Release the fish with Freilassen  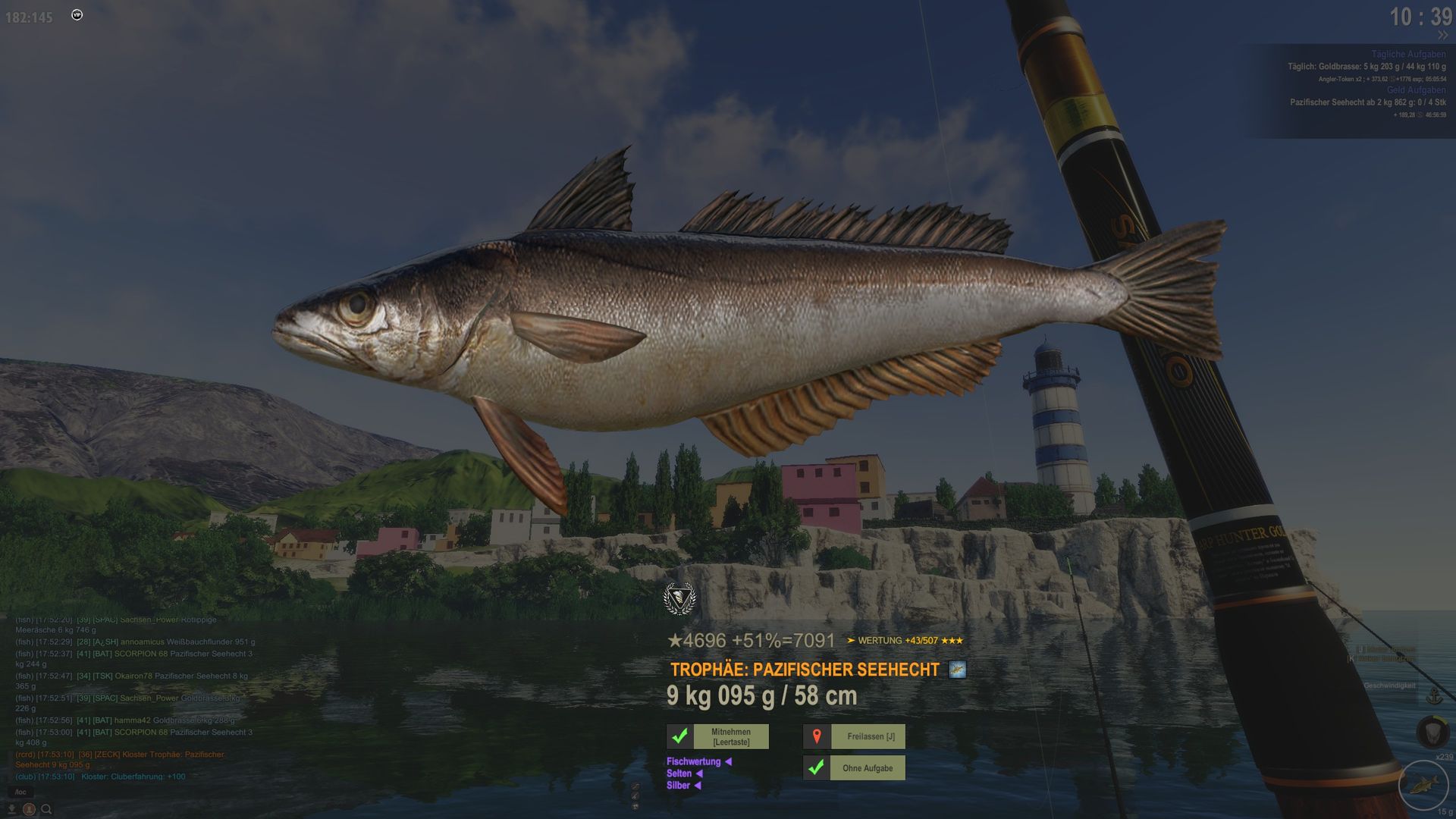(x=870, y=736)
